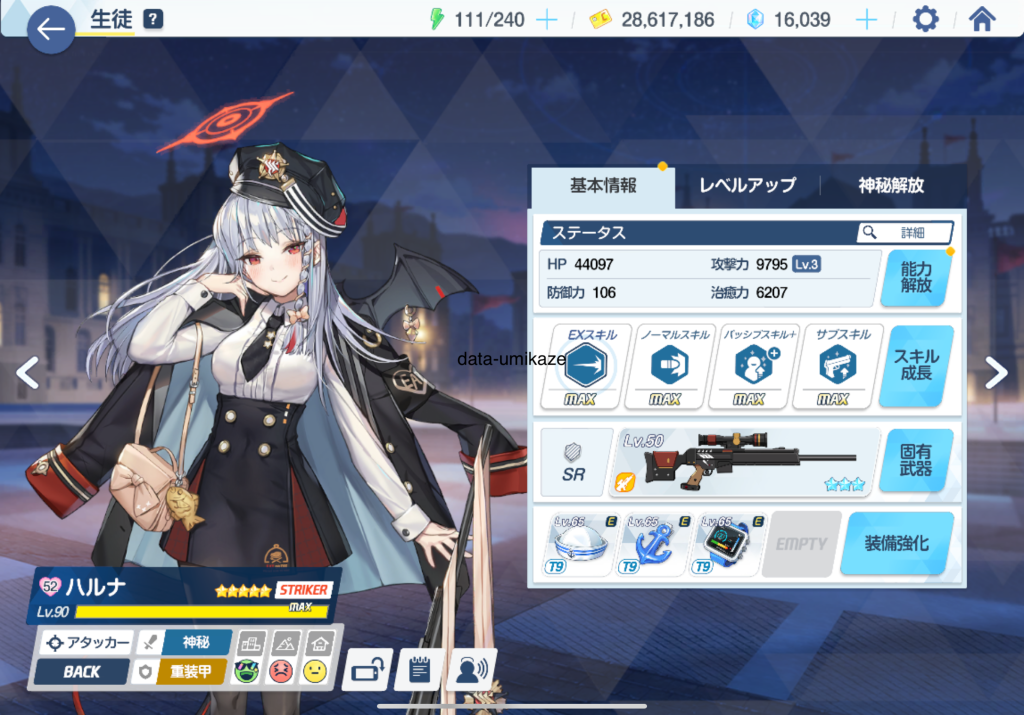Viewport: 1024px width, 715px height.
Task: Open the 能力解放 button
Action: [x=916, y=277]
